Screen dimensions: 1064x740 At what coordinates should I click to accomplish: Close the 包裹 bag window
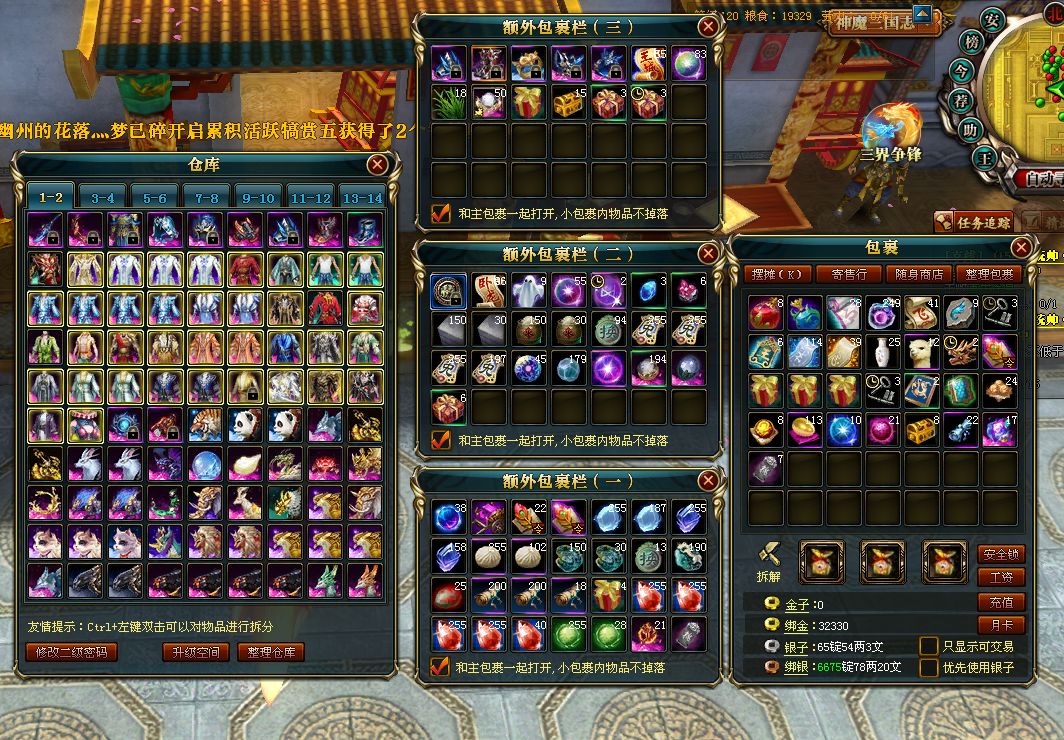[1021, 248]
